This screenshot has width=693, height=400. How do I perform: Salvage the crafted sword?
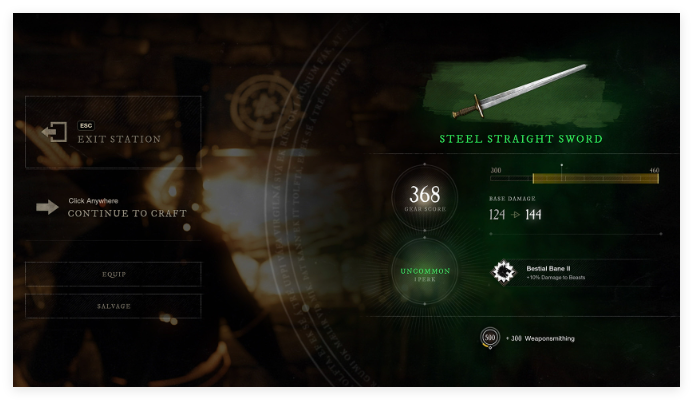point(114,306)
